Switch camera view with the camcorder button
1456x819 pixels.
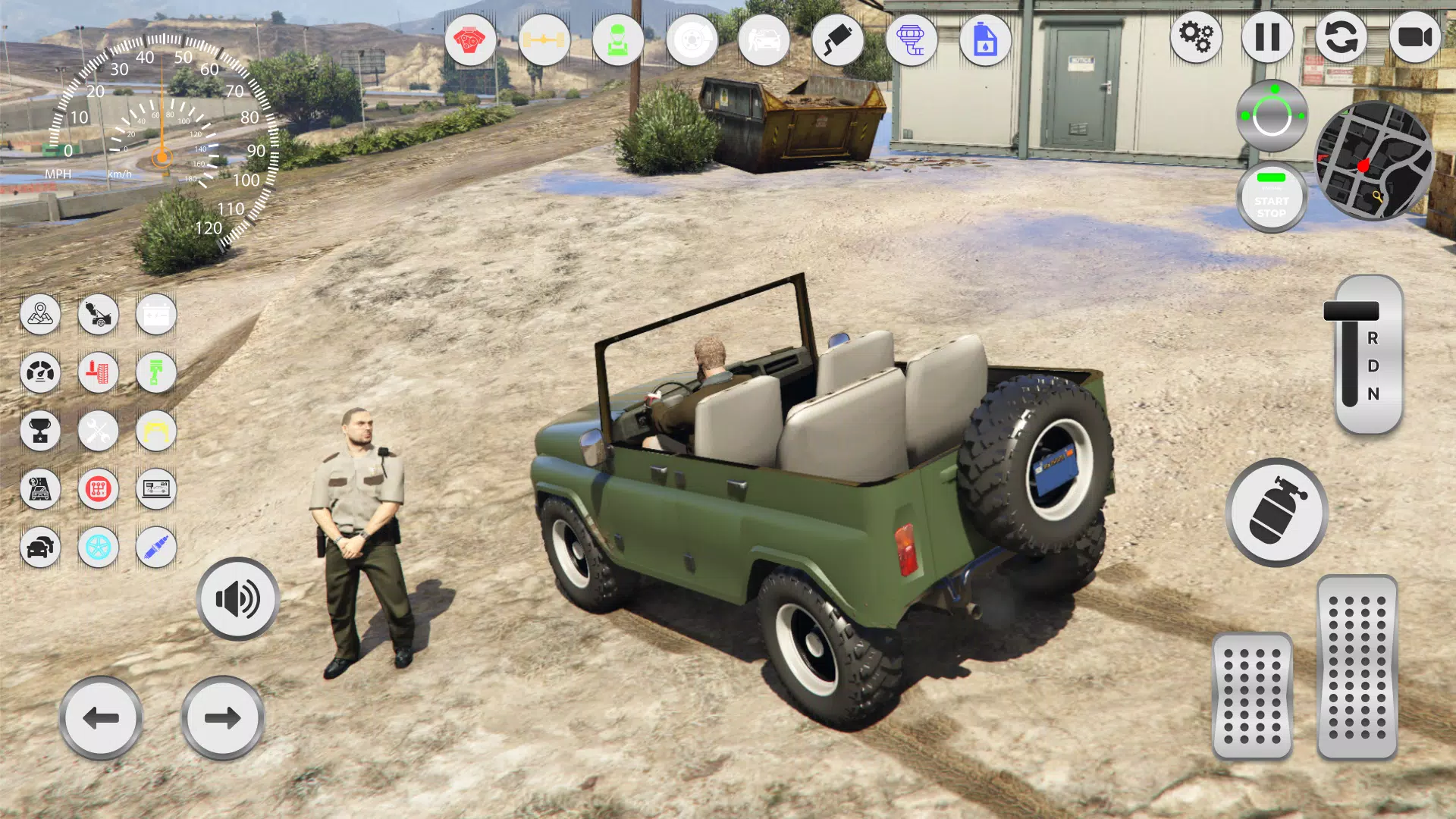1417,37
